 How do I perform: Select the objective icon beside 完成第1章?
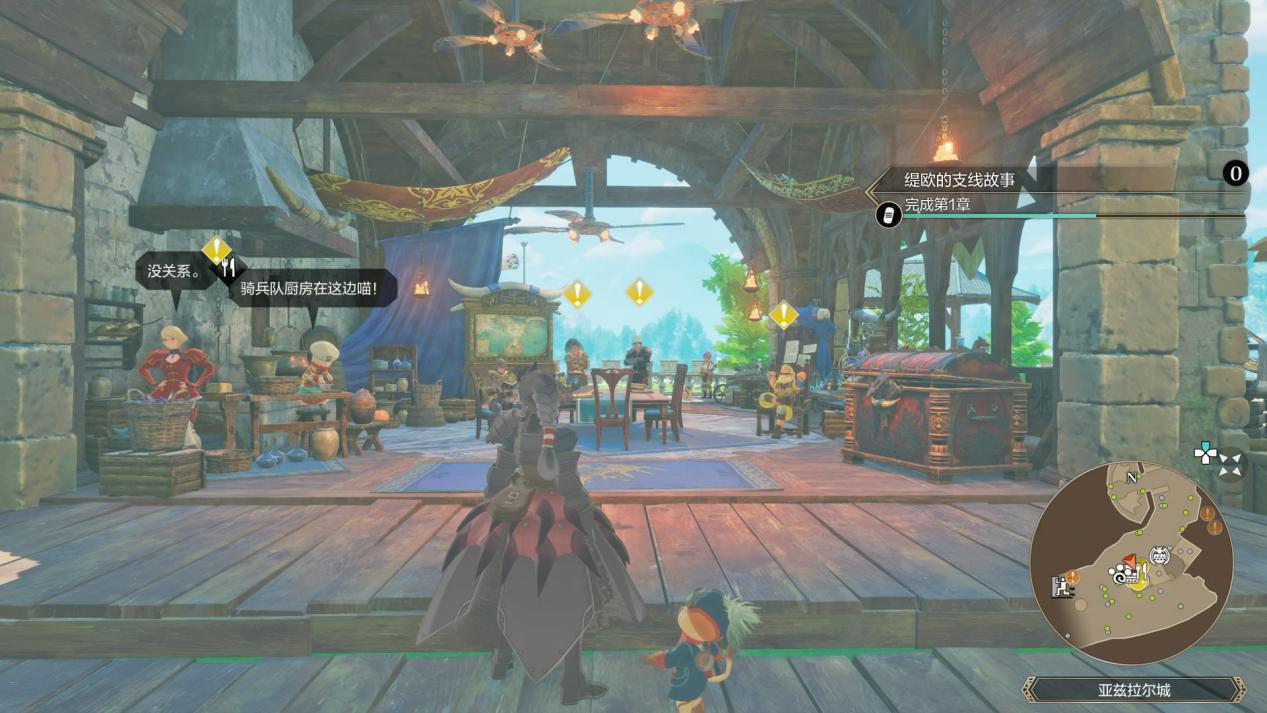coord(888,213)
